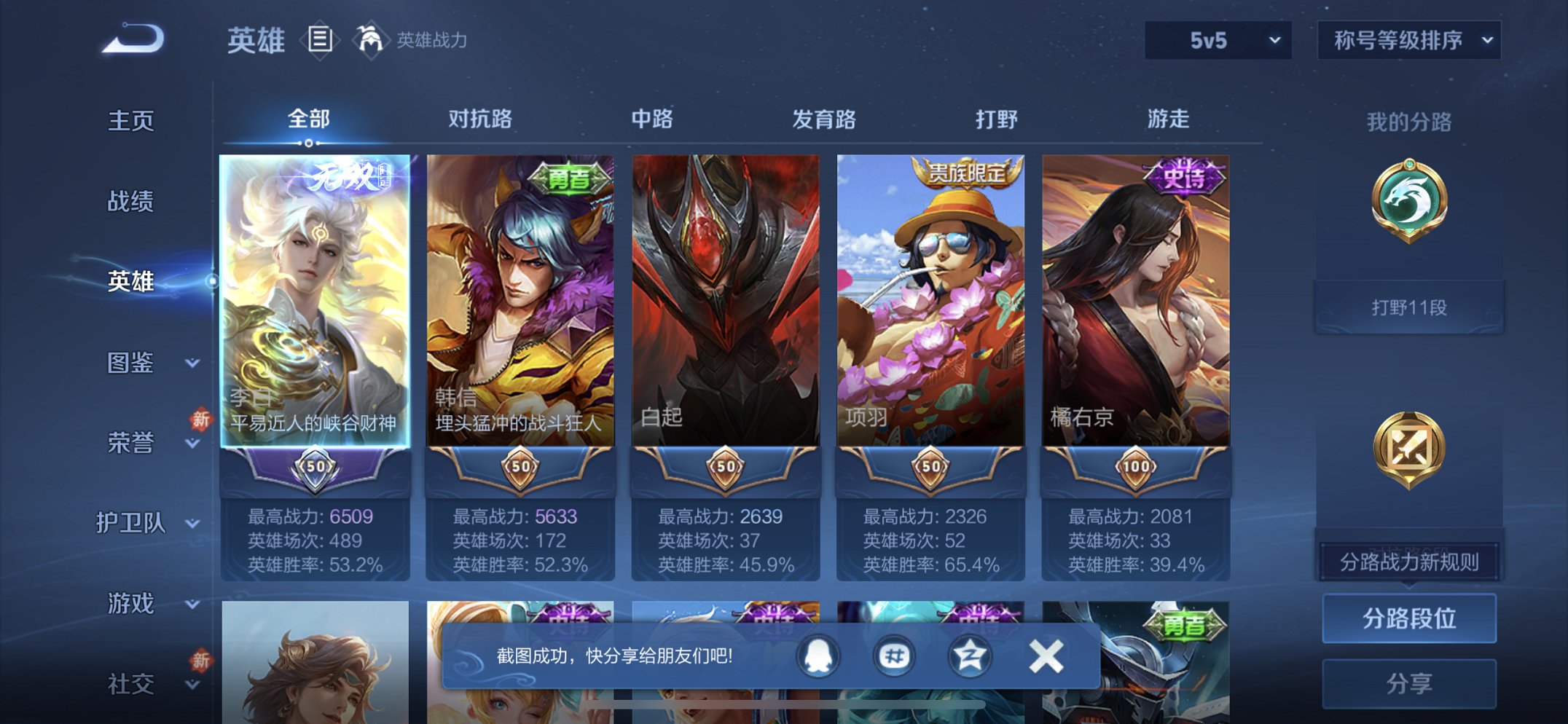Switch to the 打野 tab
1568x724 pixels.
[x=995, y=119]
